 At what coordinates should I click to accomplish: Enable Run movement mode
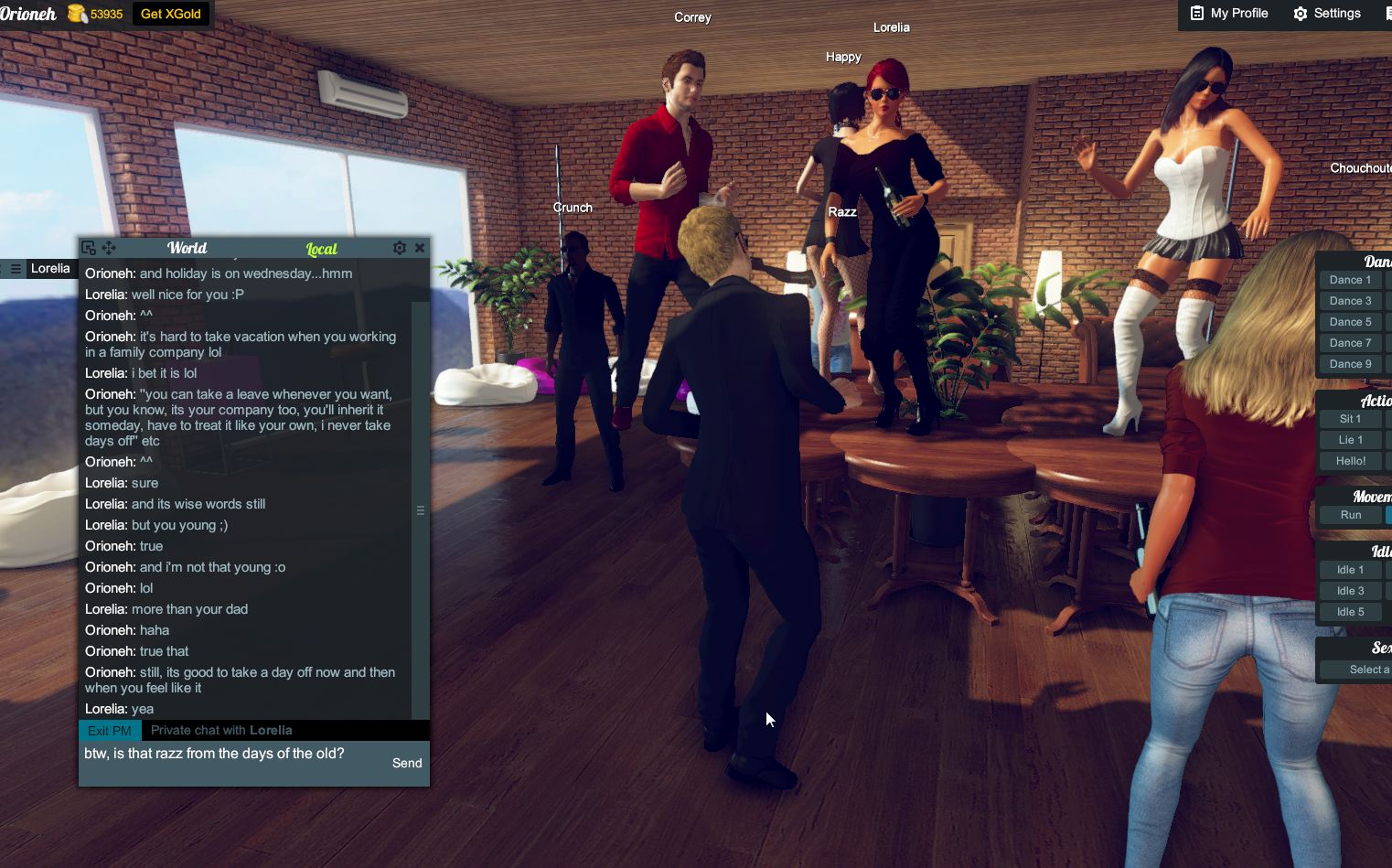[x=1351, y=514]
